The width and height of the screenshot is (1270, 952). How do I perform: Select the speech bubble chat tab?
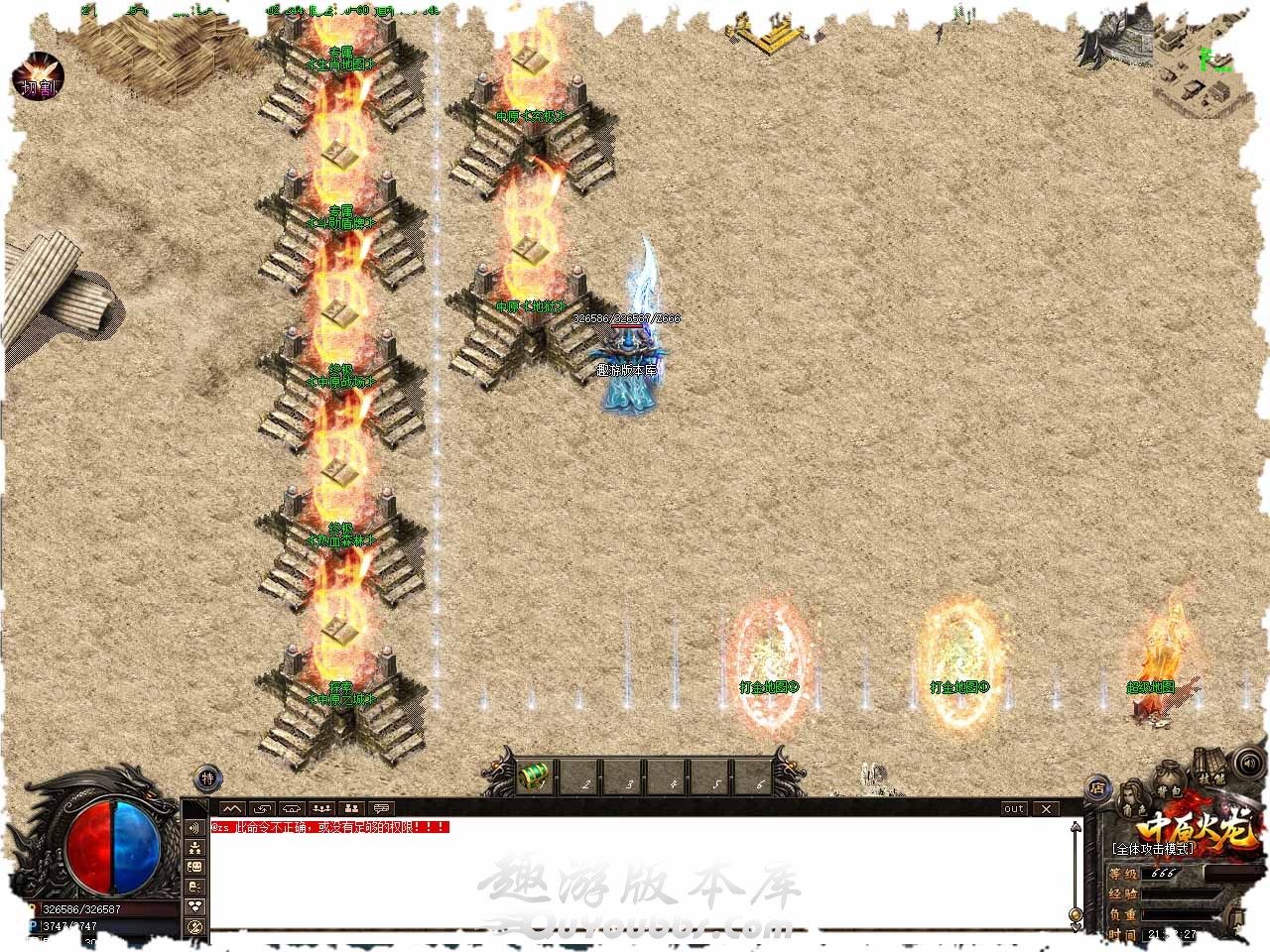(x=382, y=808)
